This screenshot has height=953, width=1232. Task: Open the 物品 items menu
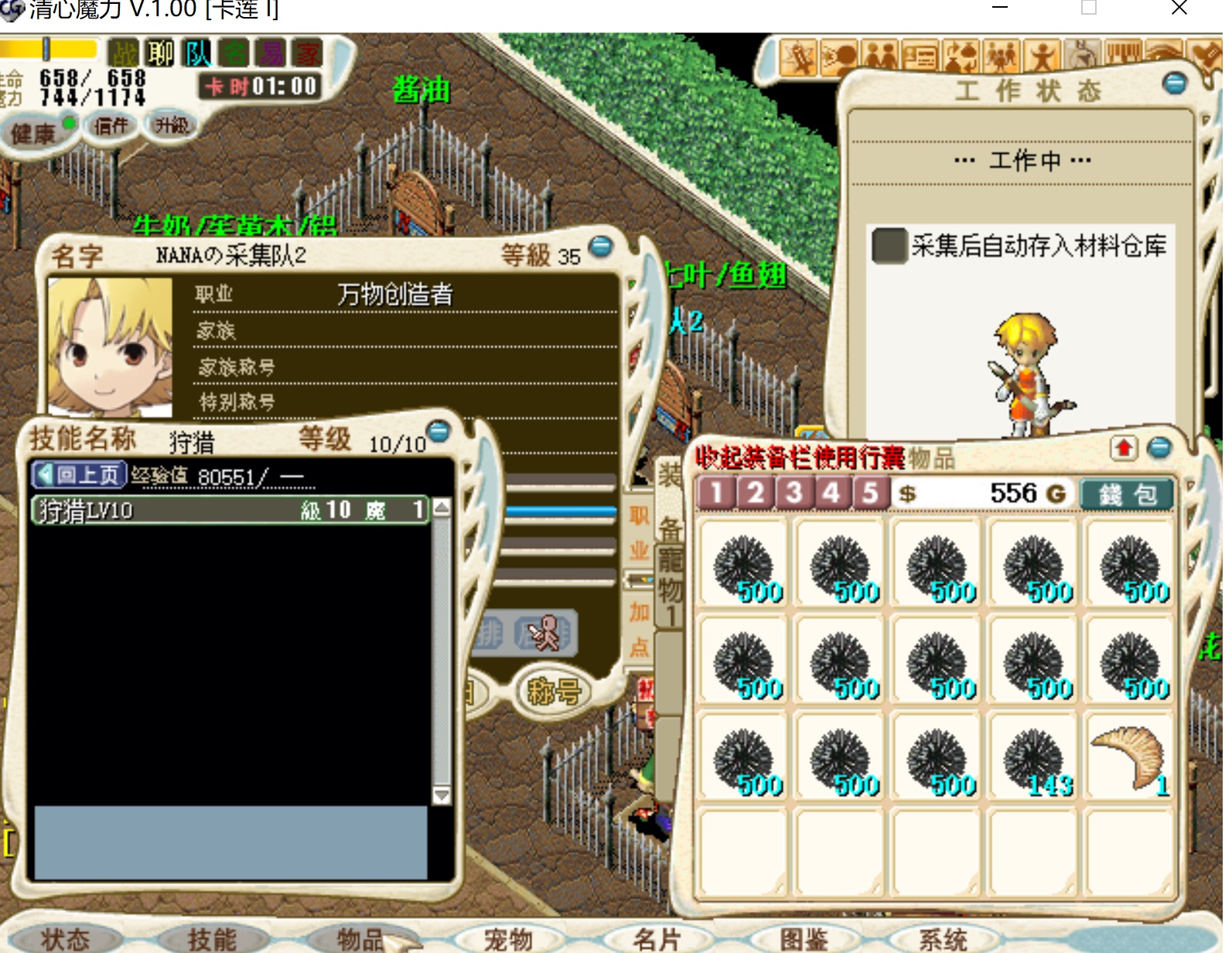coord(360,938)
